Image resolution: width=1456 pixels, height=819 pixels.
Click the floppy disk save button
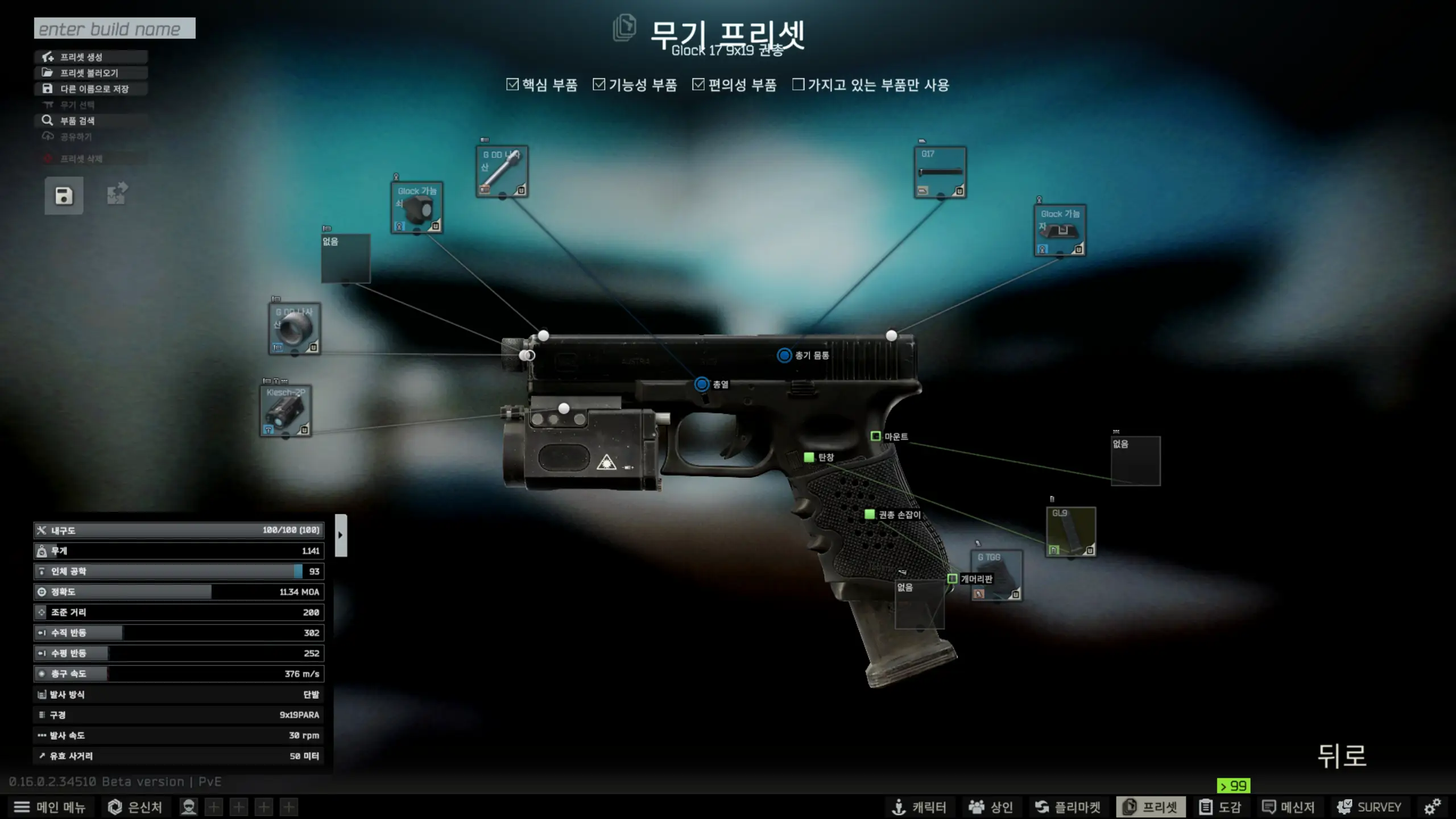[x=64, y=196]
